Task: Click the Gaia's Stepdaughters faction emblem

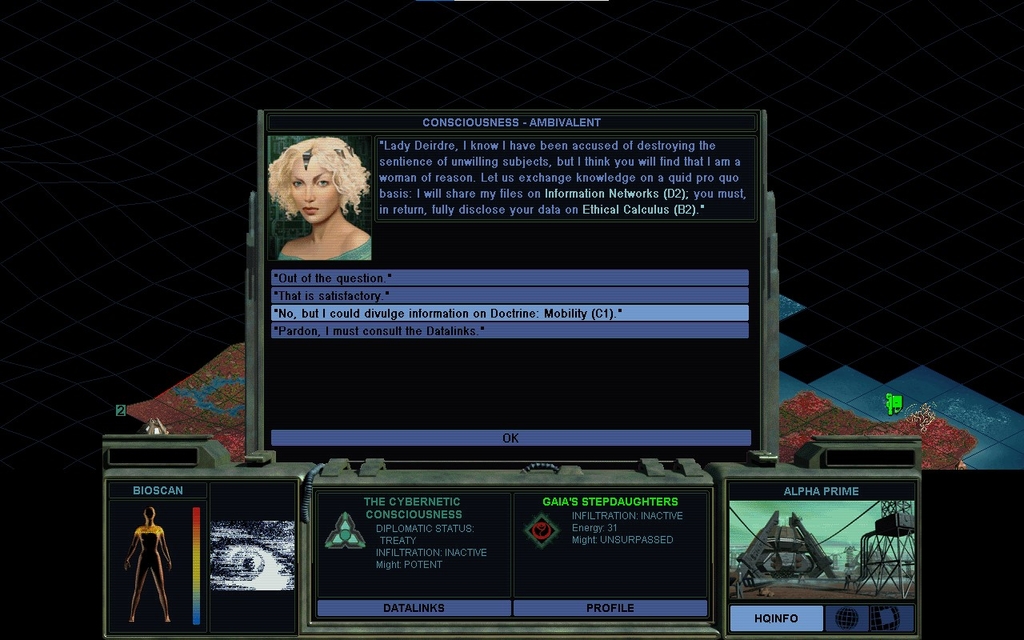Action: [541, 529]
